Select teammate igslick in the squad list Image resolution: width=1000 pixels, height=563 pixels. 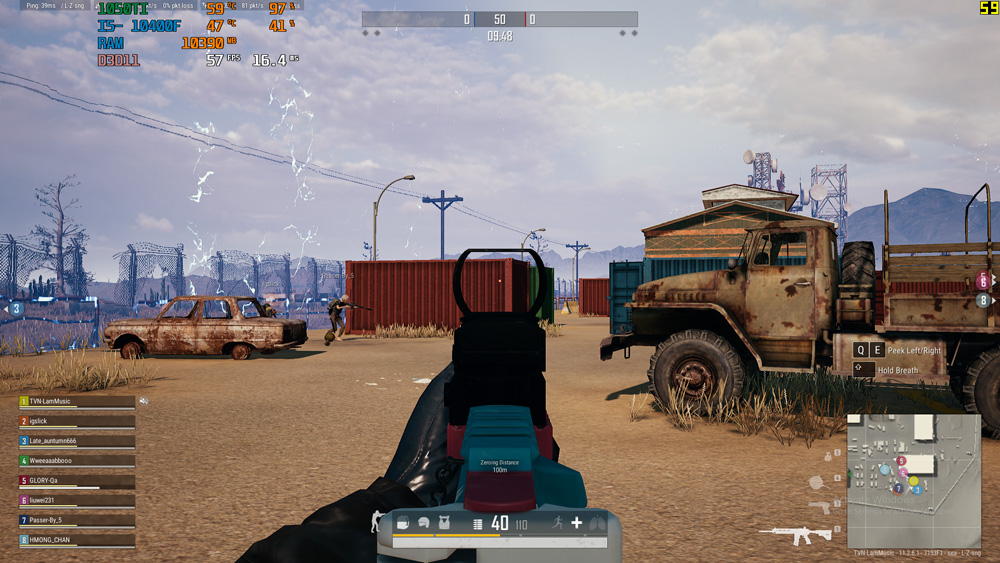pyautogui.click(x=76, y=421)
